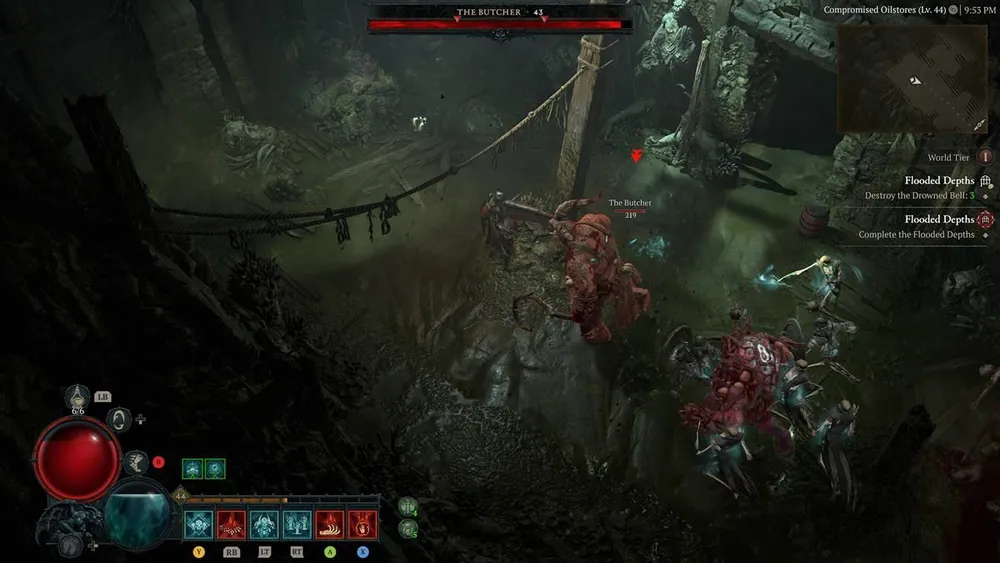Activate the skull skill in the first slot
1000x563 pixels.
pos(198,524)
